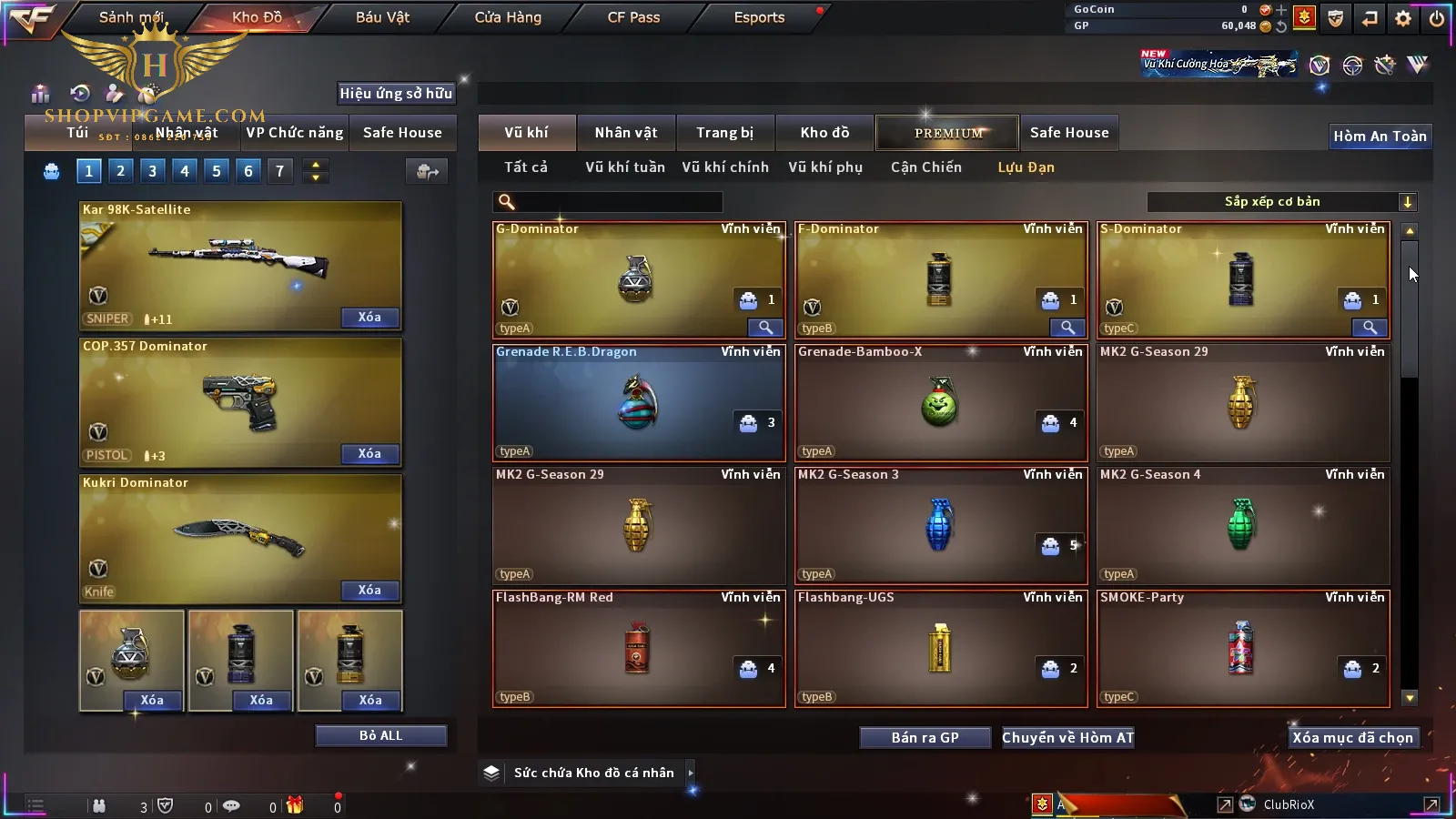Click the Bỏ ALL button
The height and width of the screenshot is (819, 1456).
coord(380,735)
